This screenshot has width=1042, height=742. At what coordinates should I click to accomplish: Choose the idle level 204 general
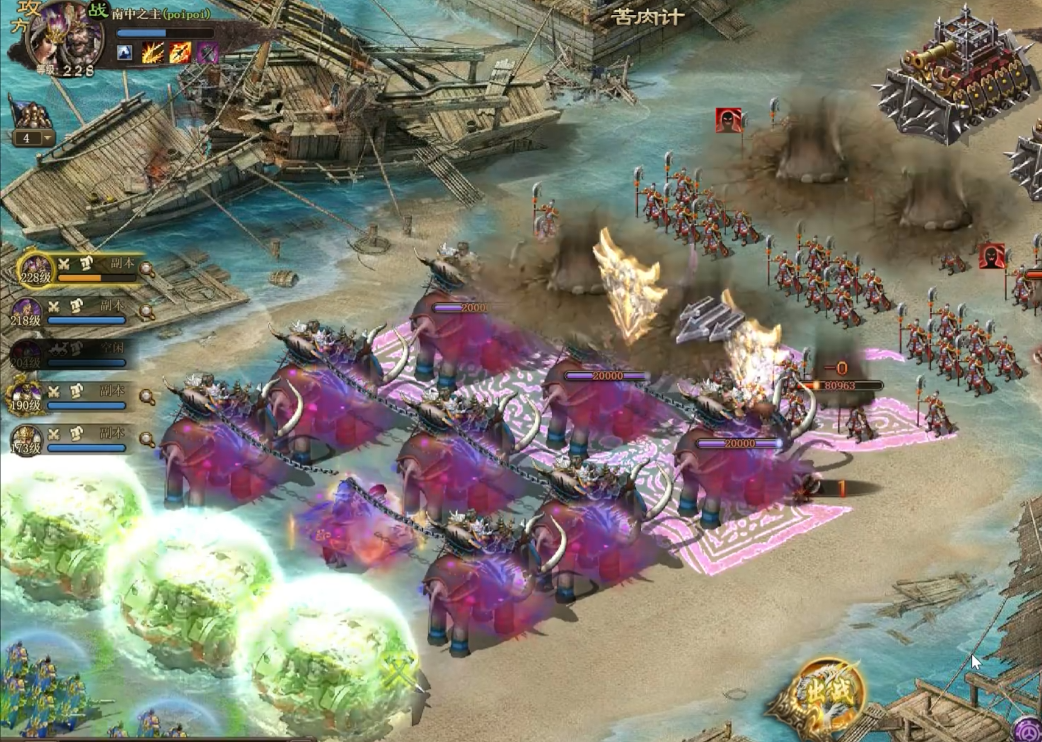point(28,354)
